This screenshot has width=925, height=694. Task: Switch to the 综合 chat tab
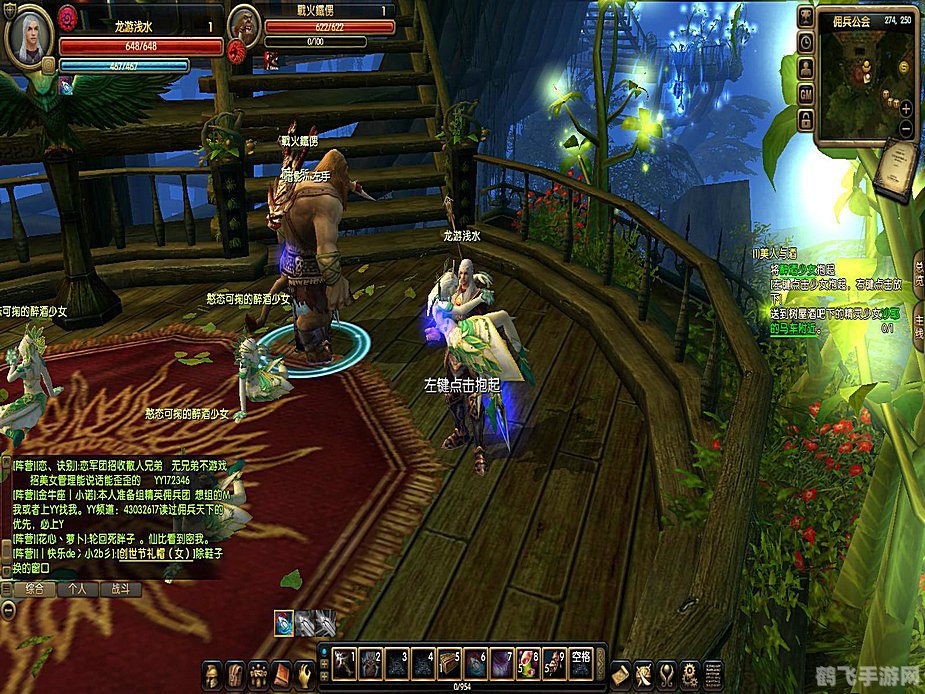[x=33, y=589]
